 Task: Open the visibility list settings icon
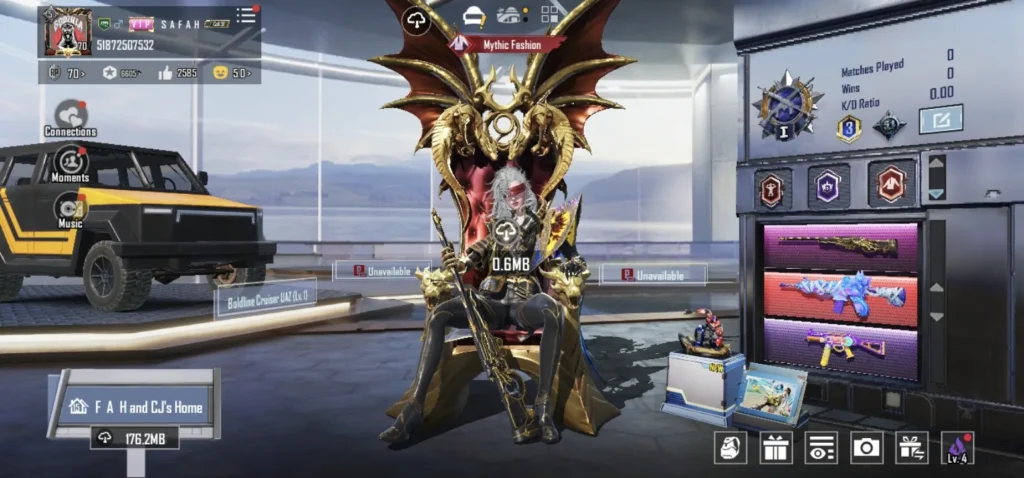(x=820, y=447)
